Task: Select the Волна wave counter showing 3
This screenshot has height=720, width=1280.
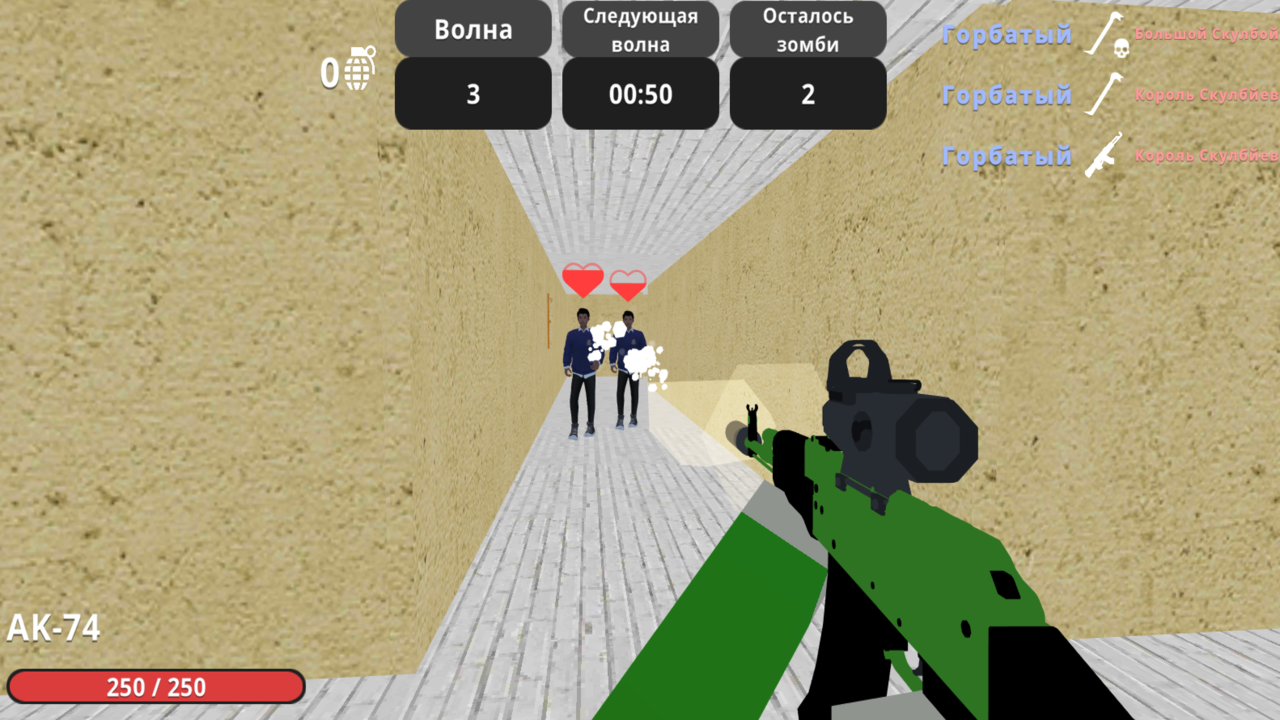Action: (x=472, y=93)
